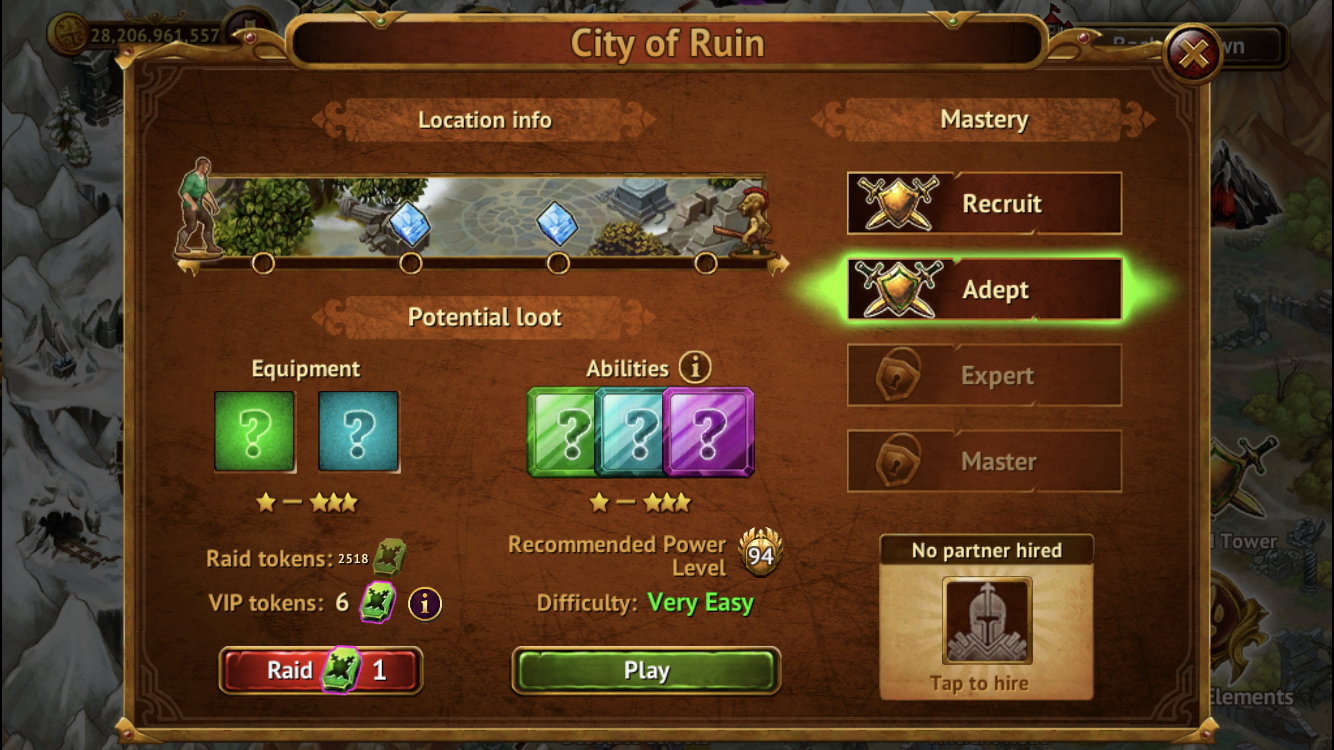Choose the Adept mastery level
The width and height of the screenshot is (1334, 750).
coord(984,290)
